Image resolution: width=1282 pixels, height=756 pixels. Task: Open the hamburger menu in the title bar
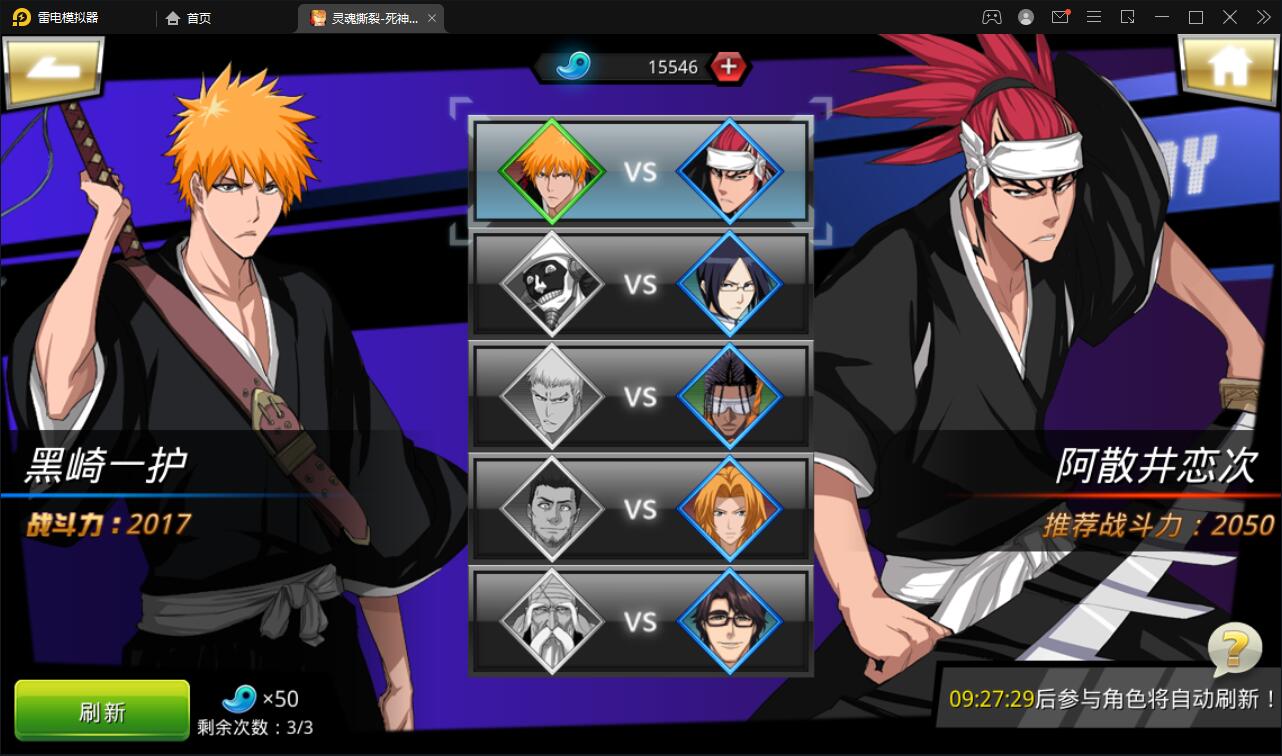click(x=1094, y=16)
